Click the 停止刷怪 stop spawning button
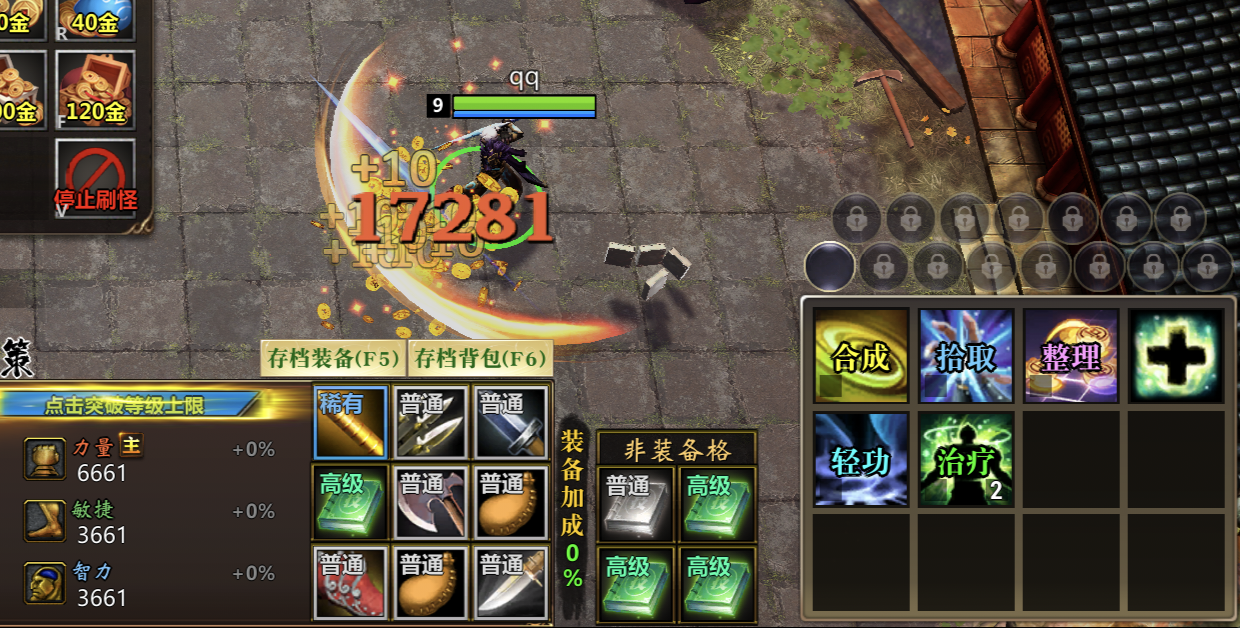Viewport: 1240px width, 628px height. click(95, 178)
